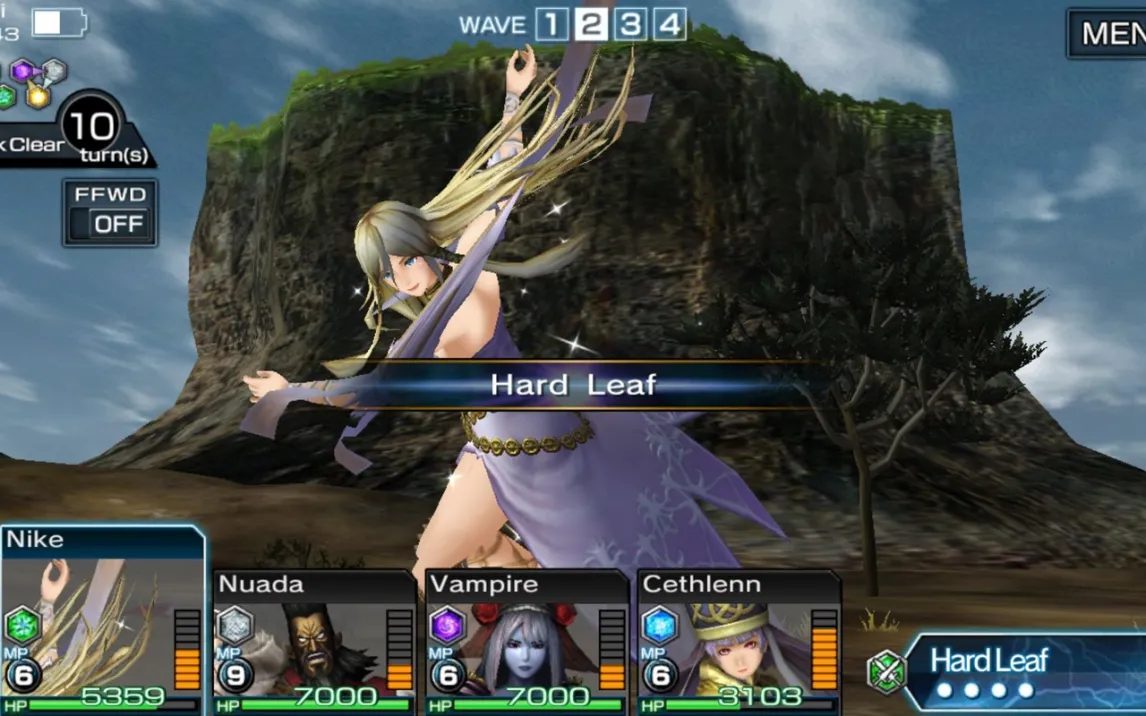Pick the Vampire character card
This screenshot has height=716, width=1146.
click(526, 642)
